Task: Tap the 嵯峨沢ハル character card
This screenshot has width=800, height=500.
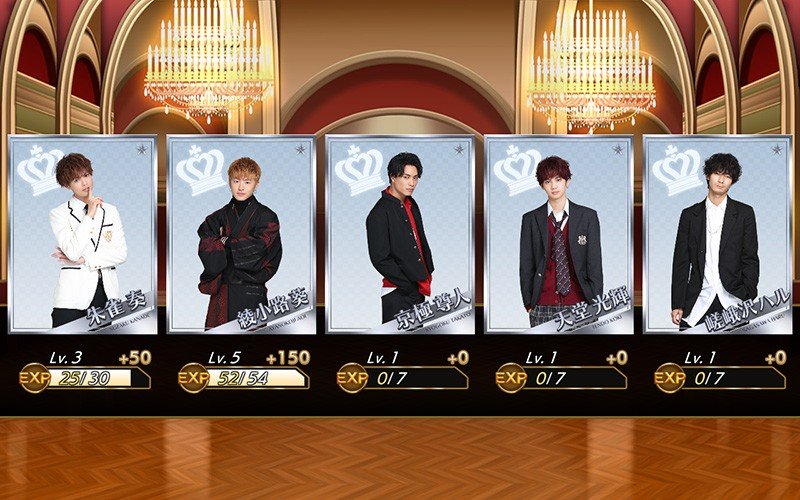Action: pos(718,234)
